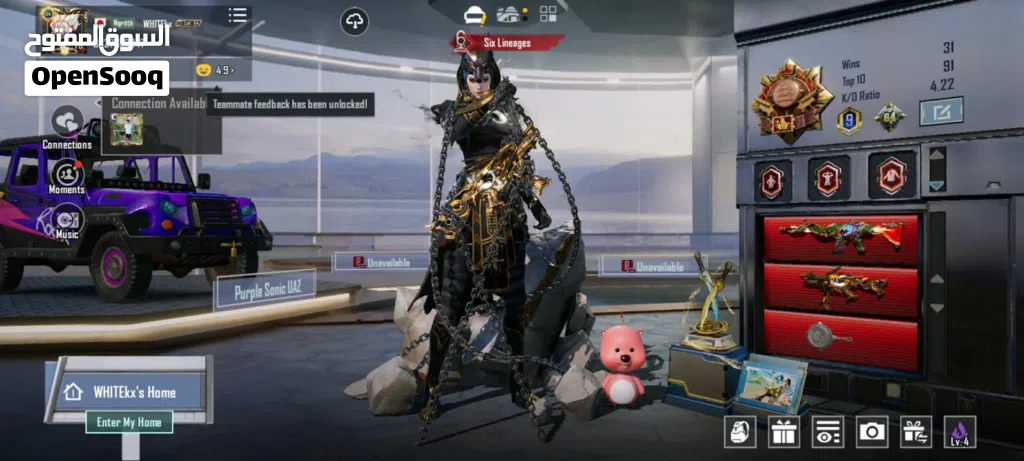Open the grid layout icon at top

tap(548, 14)
